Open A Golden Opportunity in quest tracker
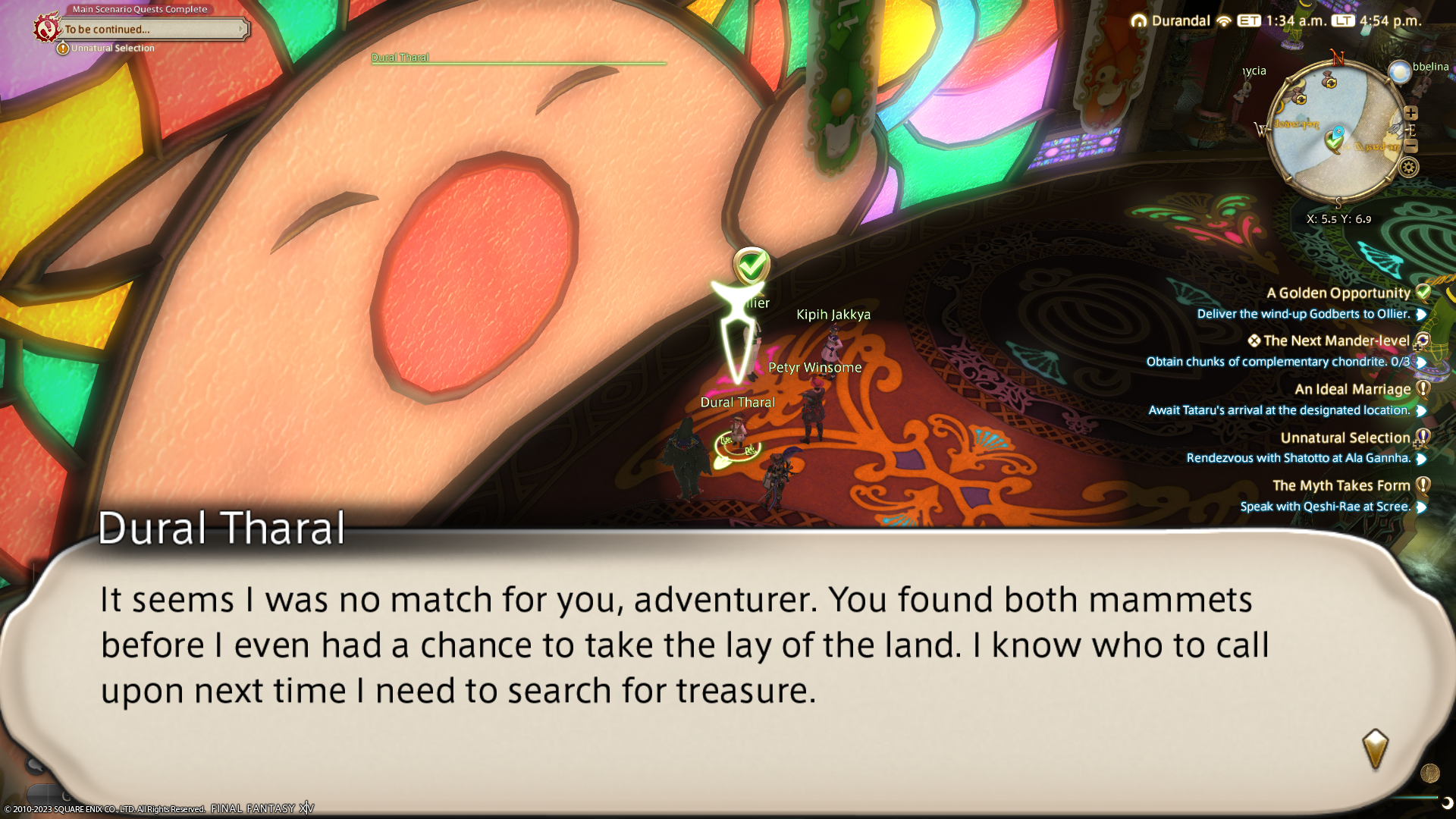 pos(1338,293)
